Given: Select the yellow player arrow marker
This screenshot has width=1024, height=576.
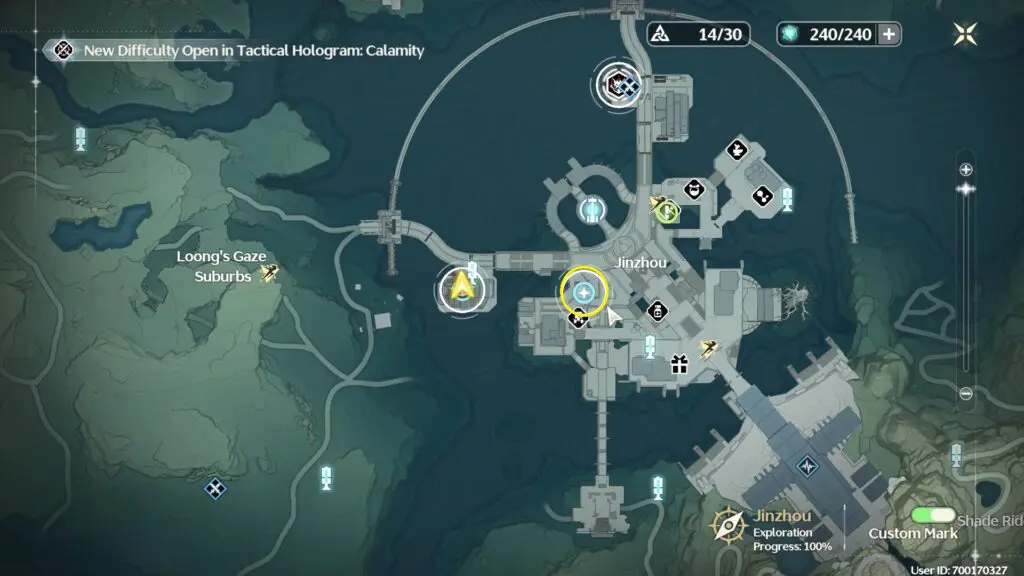Looking at the screenshot, I should click(x=461, y=288).
